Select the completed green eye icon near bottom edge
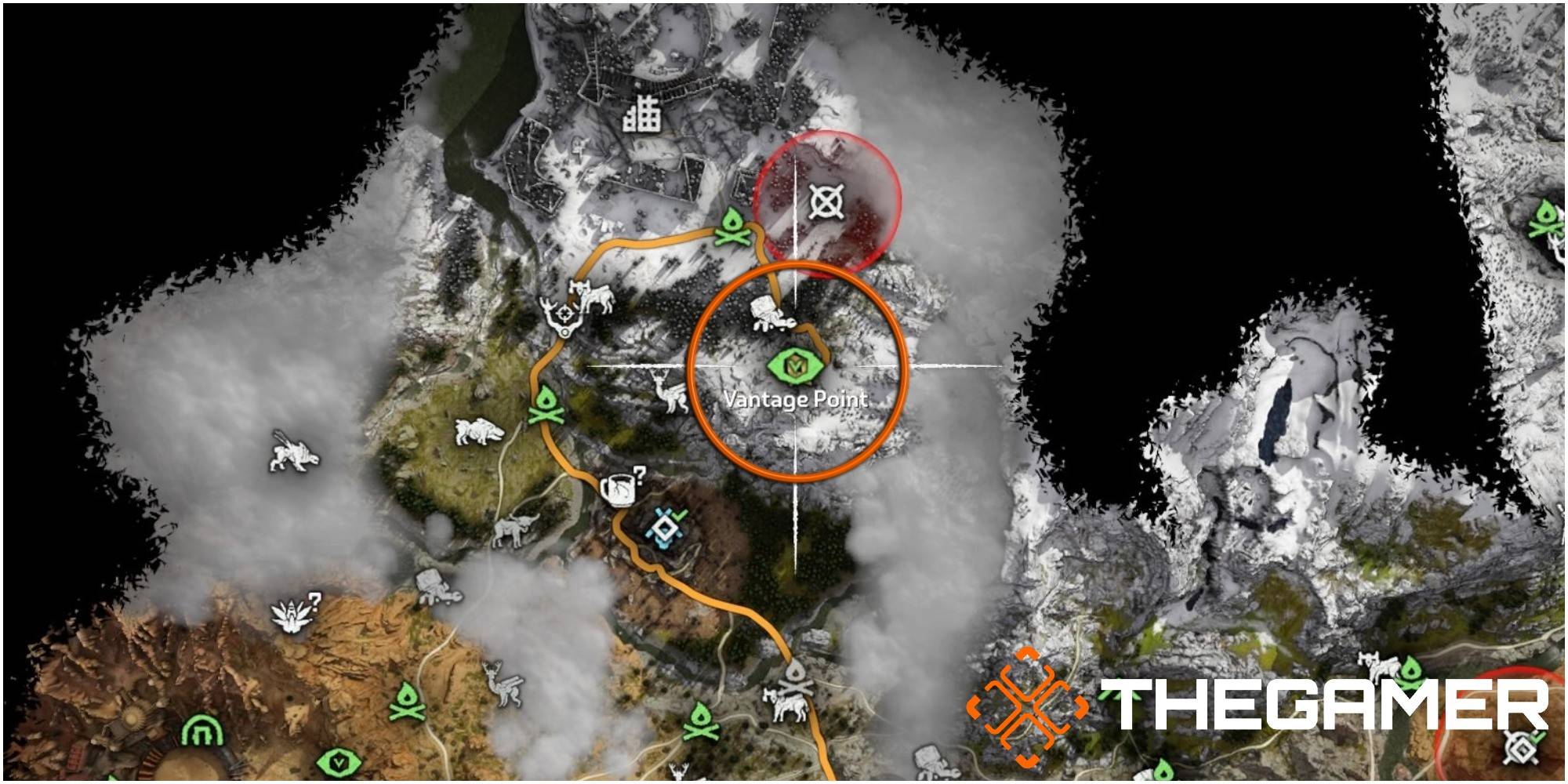1568x784 pixels. (339, 761)
